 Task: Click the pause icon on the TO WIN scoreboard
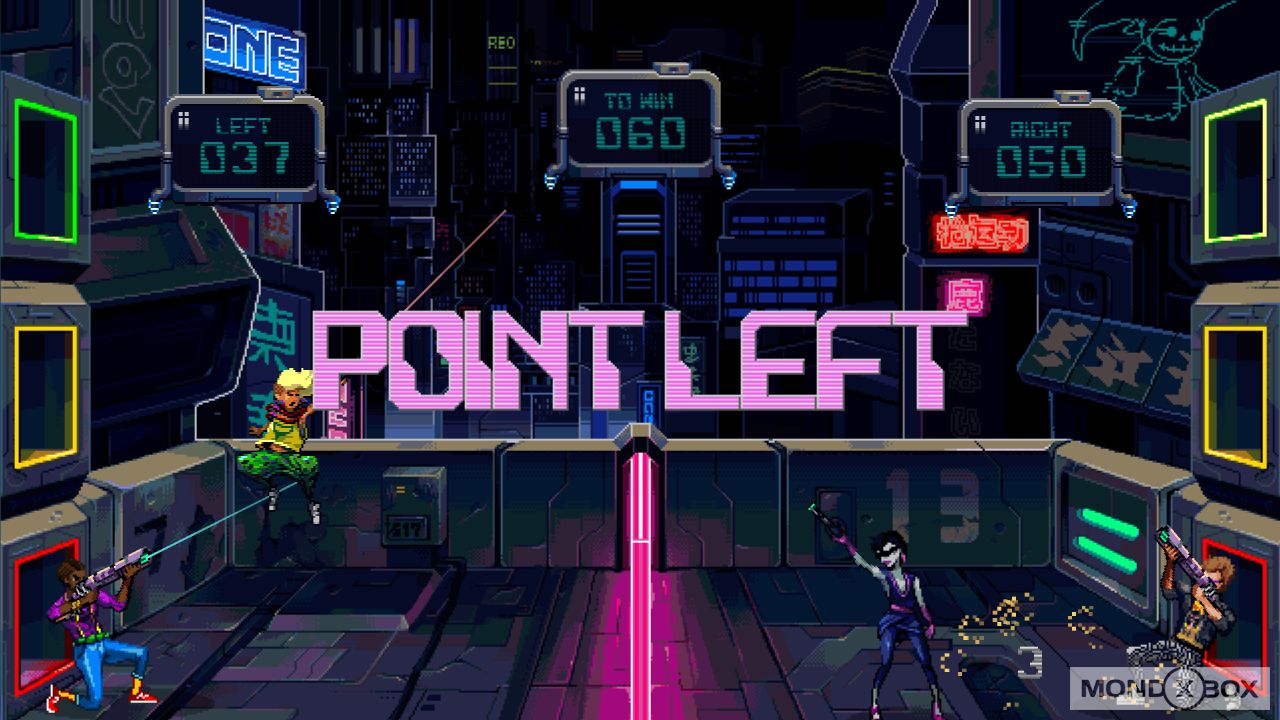click(578, 93)
